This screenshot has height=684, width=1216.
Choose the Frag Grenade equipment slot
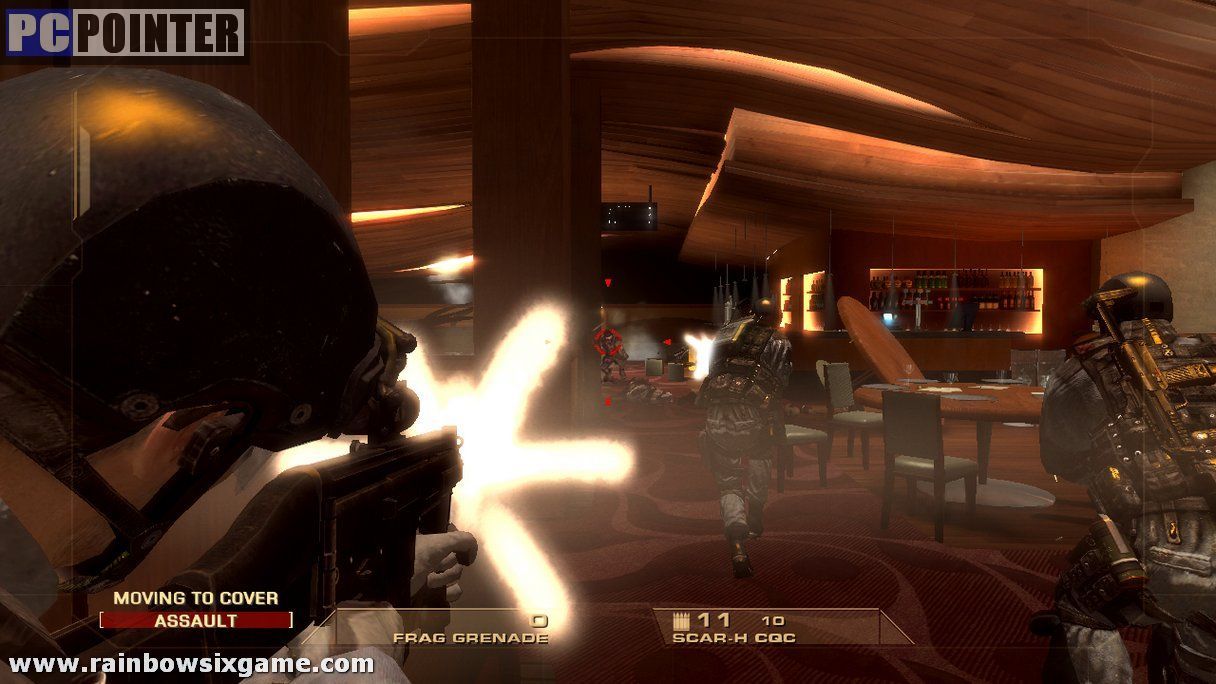click(470, 629)
